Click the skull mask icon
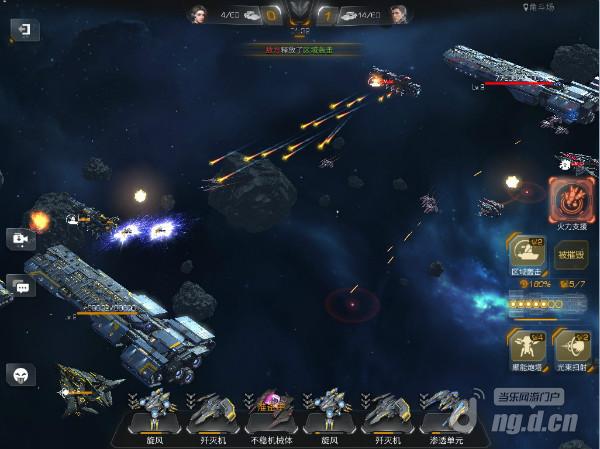 (21, 375)
